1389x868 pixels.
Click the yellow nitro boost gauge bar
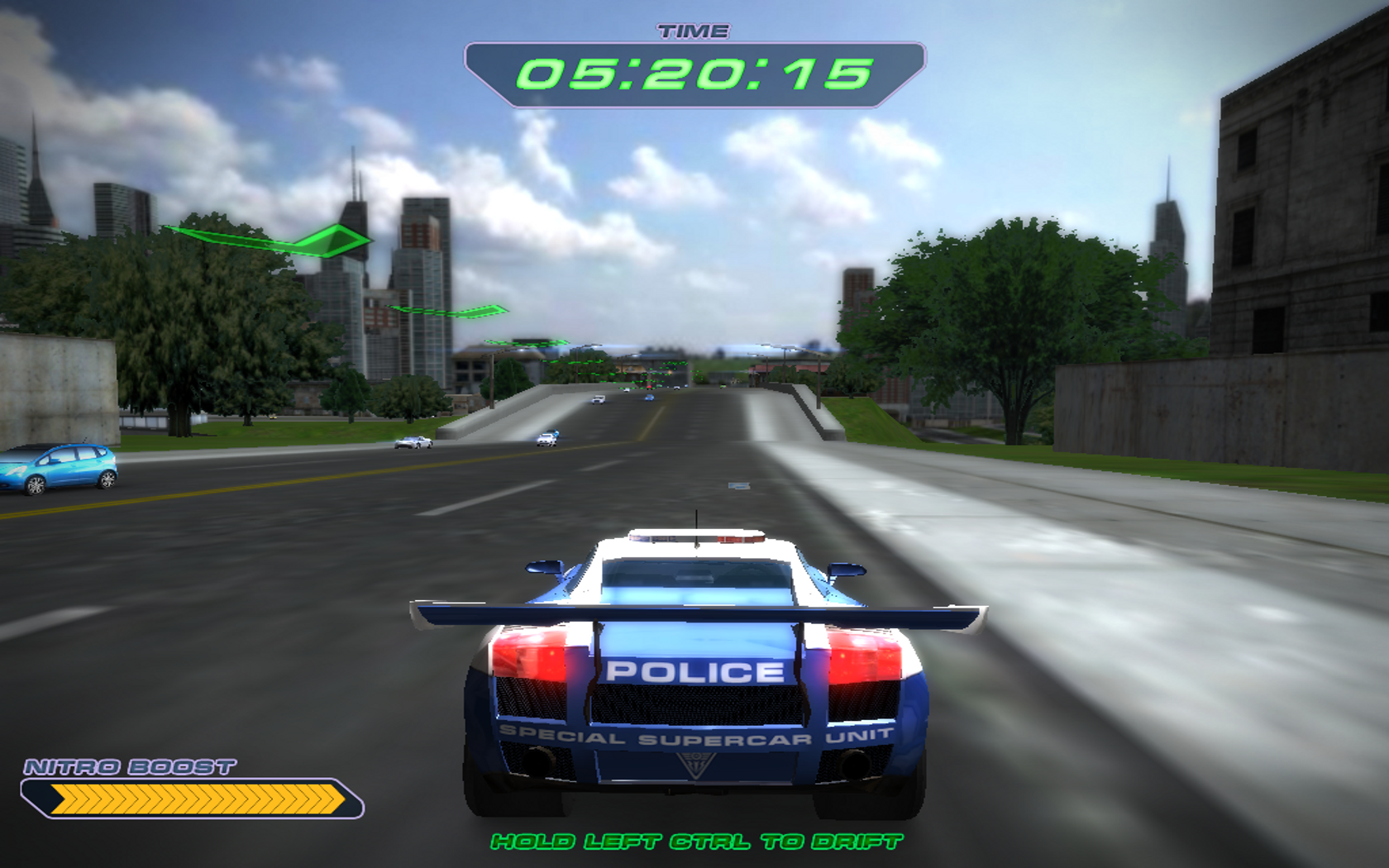tap(198, 799)
